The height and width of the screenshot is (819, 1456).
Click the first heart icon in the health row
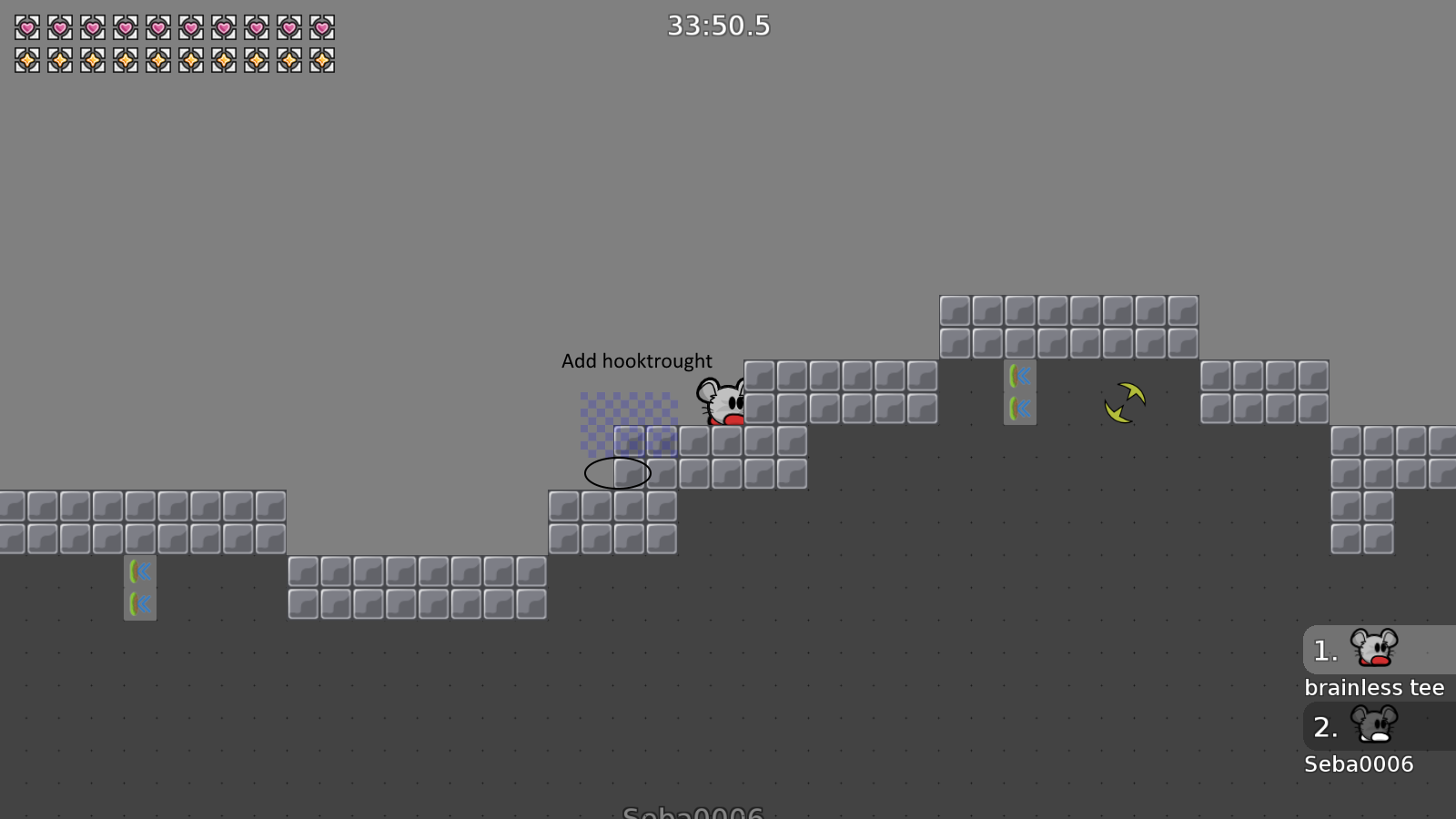tap(25, 27)
